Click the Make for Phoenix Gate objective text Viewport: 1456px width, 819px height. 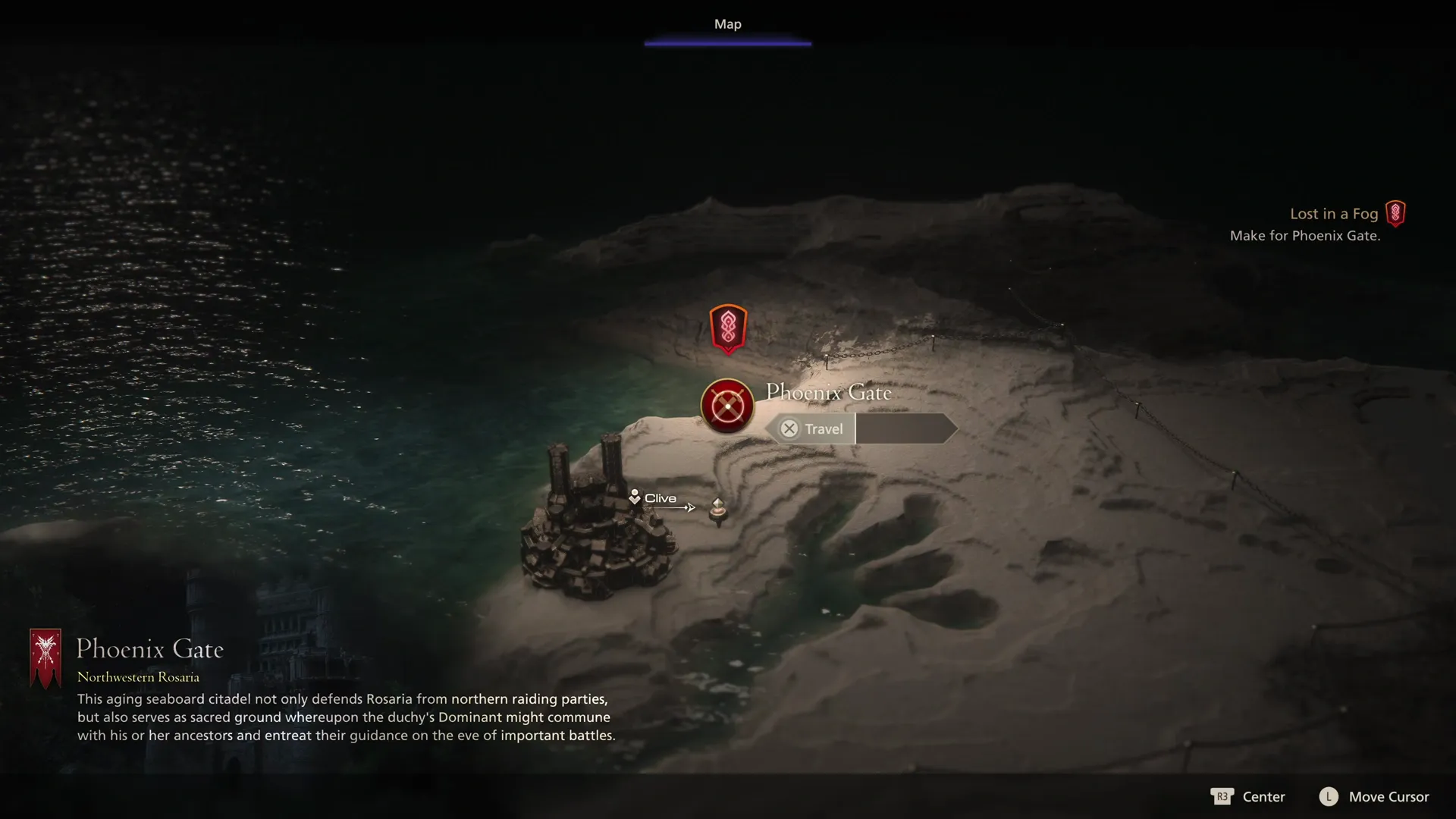pyautogui.click(x=1305, y=236)
